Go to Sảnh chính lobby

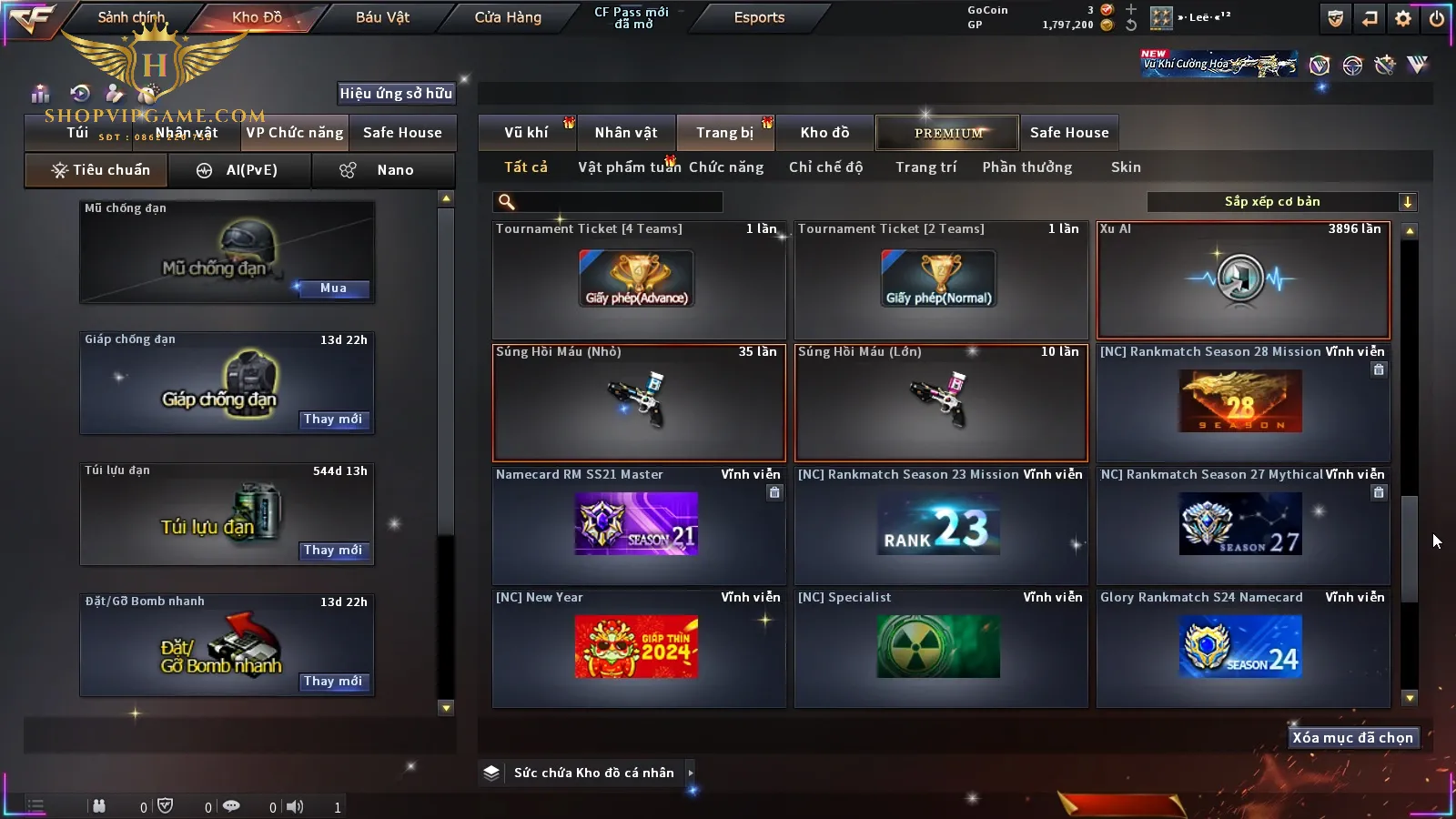point(131,17)
